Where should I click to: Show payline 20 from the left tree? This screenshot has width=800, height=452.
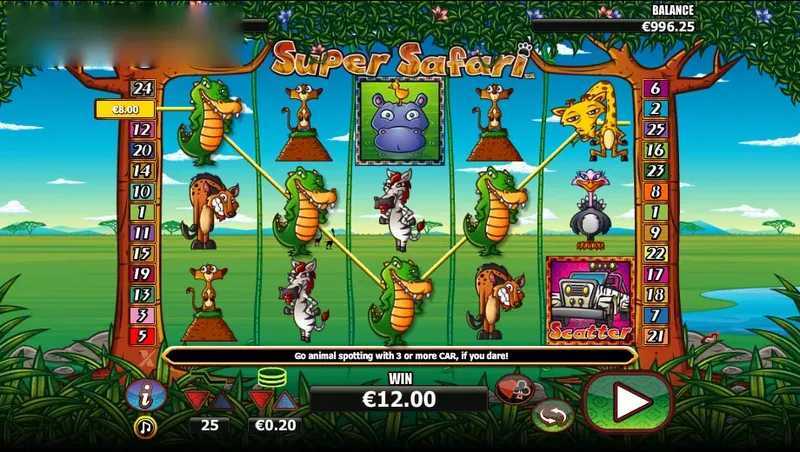tap(141, 149)
